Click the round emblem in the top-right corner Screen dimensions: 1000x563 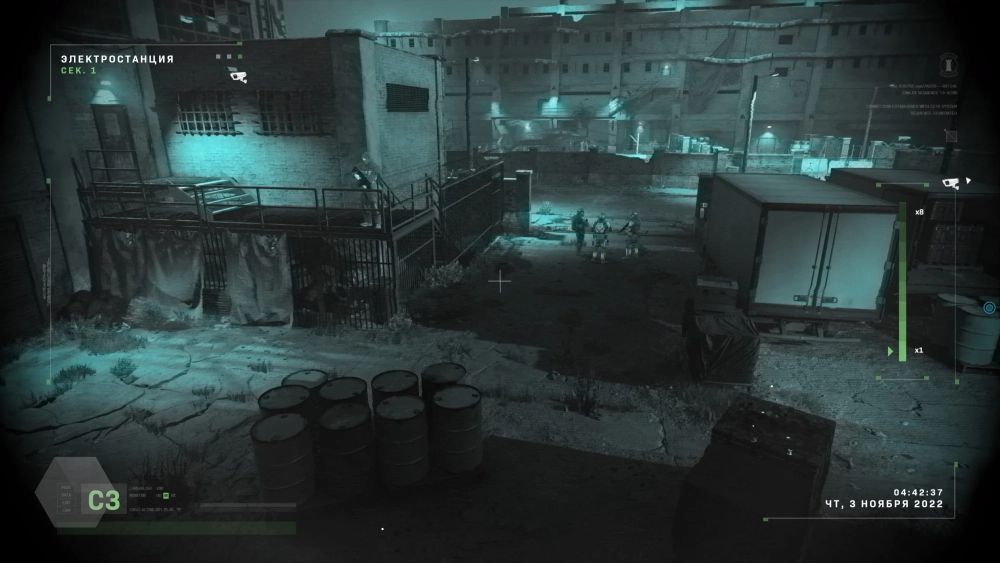(951, 65)
